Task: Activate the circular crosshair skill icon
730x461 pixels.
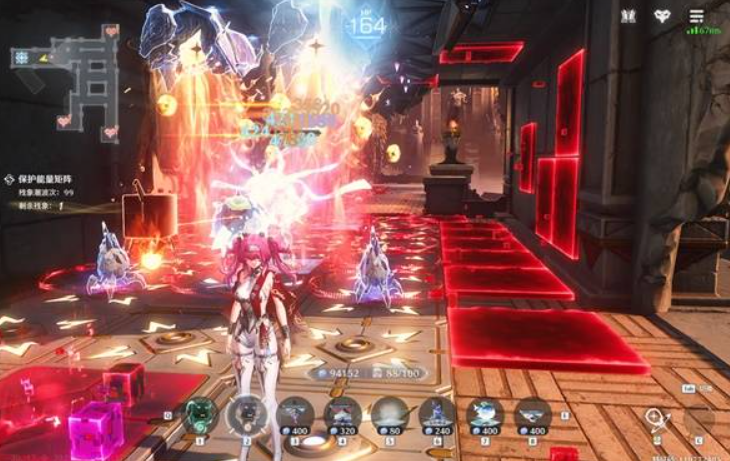Action: (655, 419)
